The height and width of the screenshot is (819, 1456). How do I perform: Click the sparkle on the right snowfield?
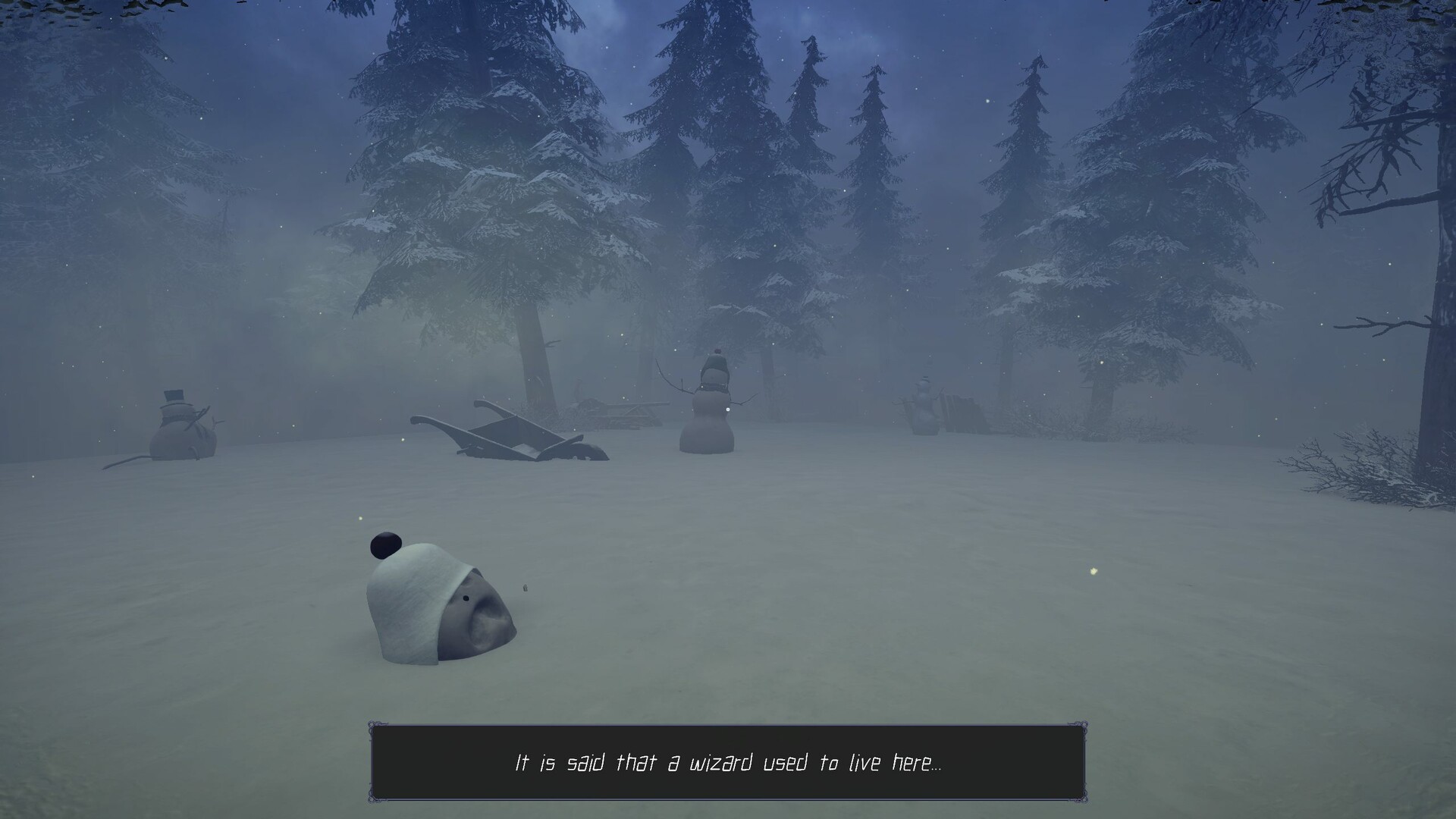click(1094, 573)
